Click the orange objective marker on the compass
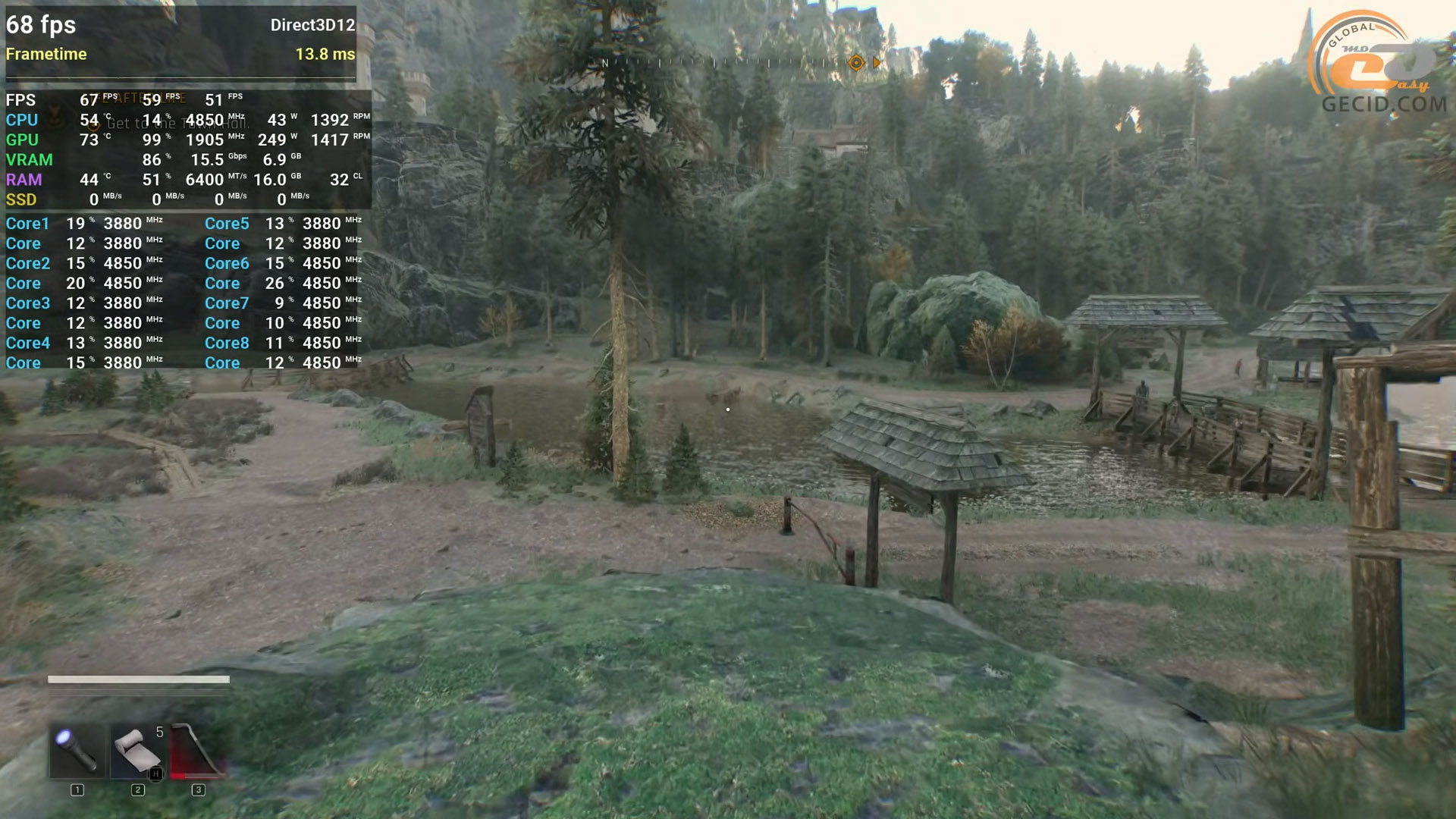1456x819 pixels. (856, 63)
